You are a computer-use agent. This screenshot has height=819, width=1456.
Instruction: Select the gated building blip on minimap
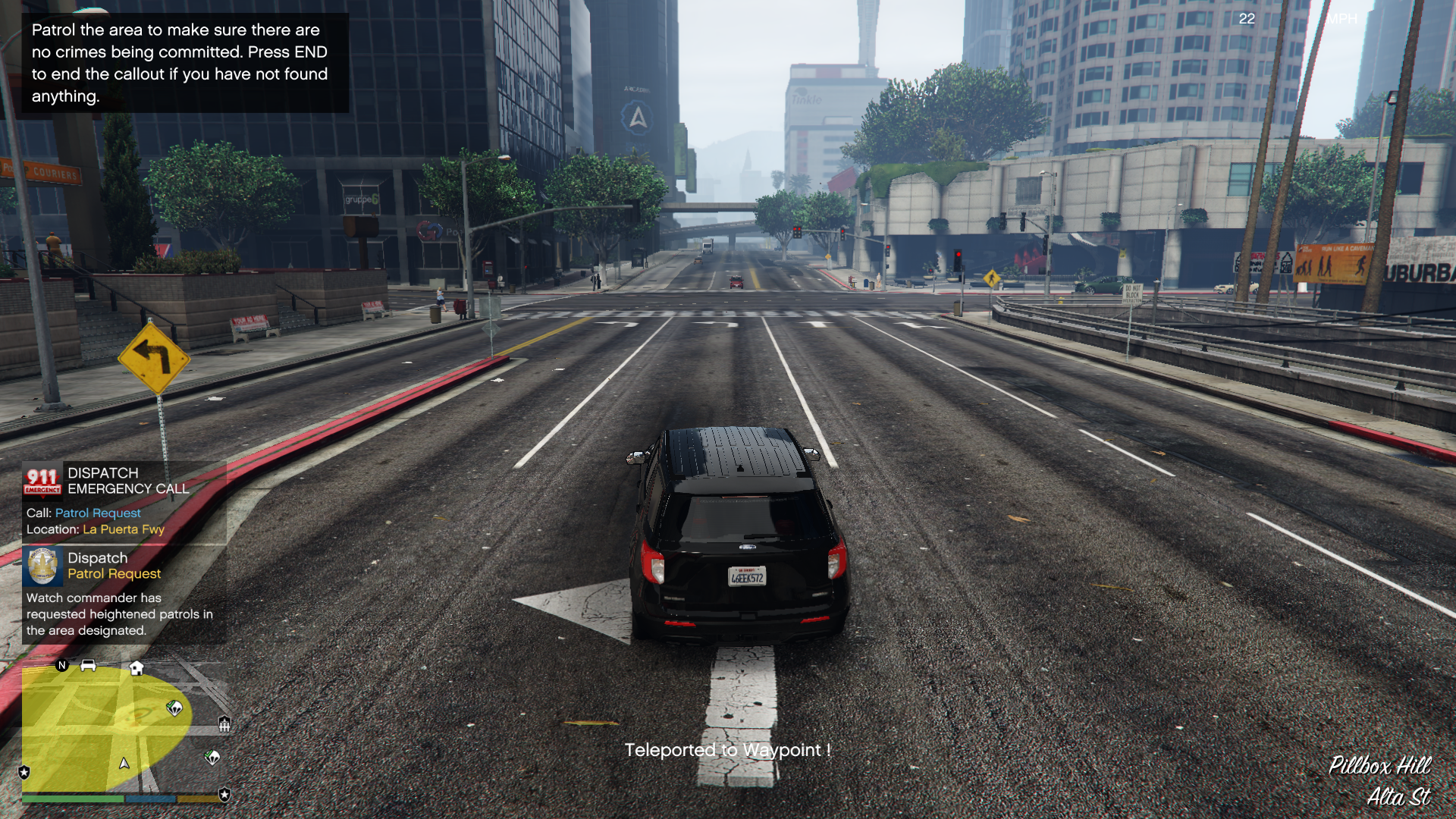coord(224,724)
